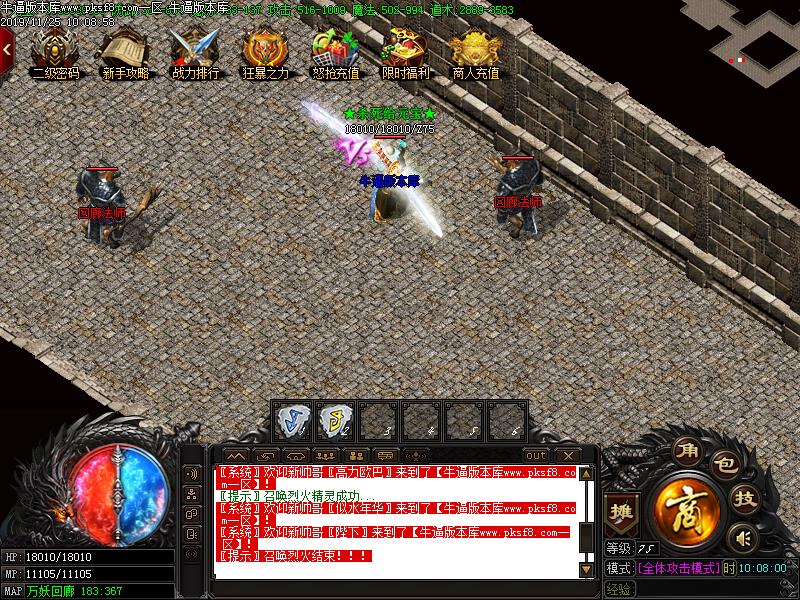This screenshot has width=800, height=600.
Task: Use the skill in hotbar slot 1
Action: [292, 420]
